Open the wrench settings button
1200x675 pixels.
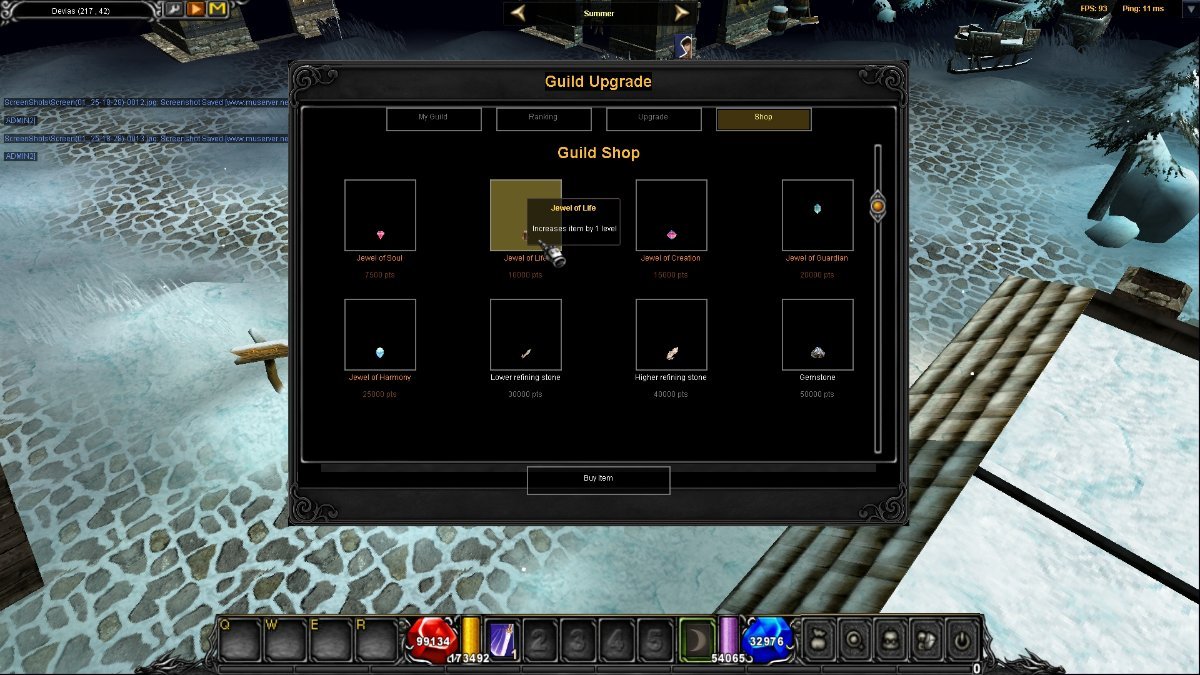click(173, 10)
